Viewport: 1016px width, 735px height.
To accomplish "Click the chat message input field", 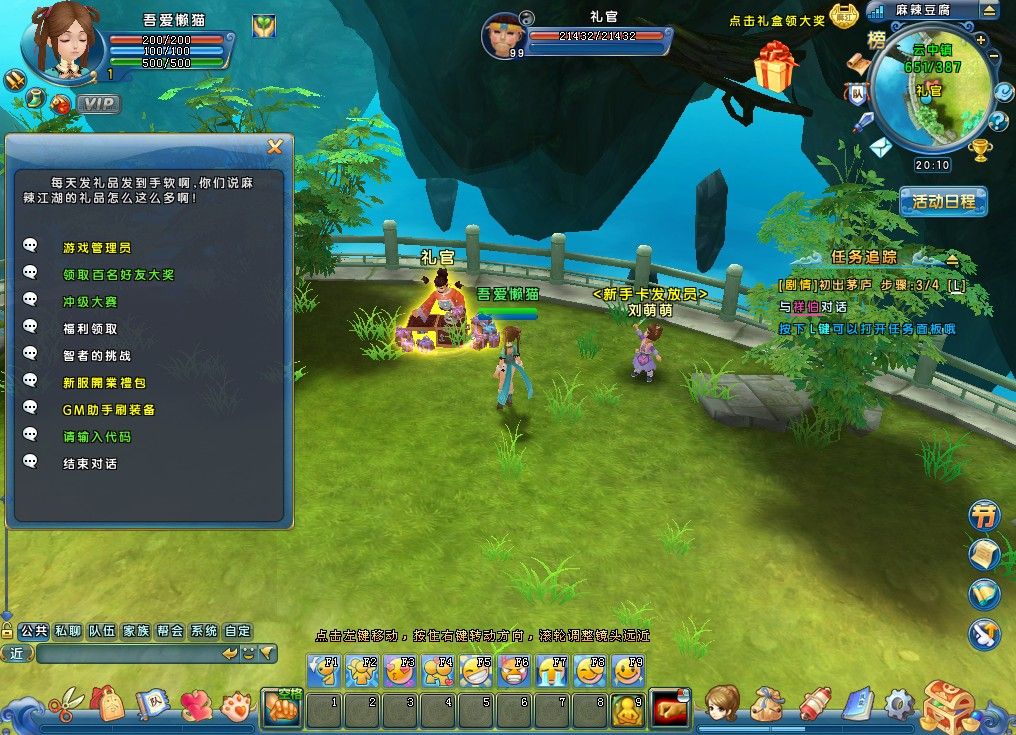I will [x=128, y=653].
